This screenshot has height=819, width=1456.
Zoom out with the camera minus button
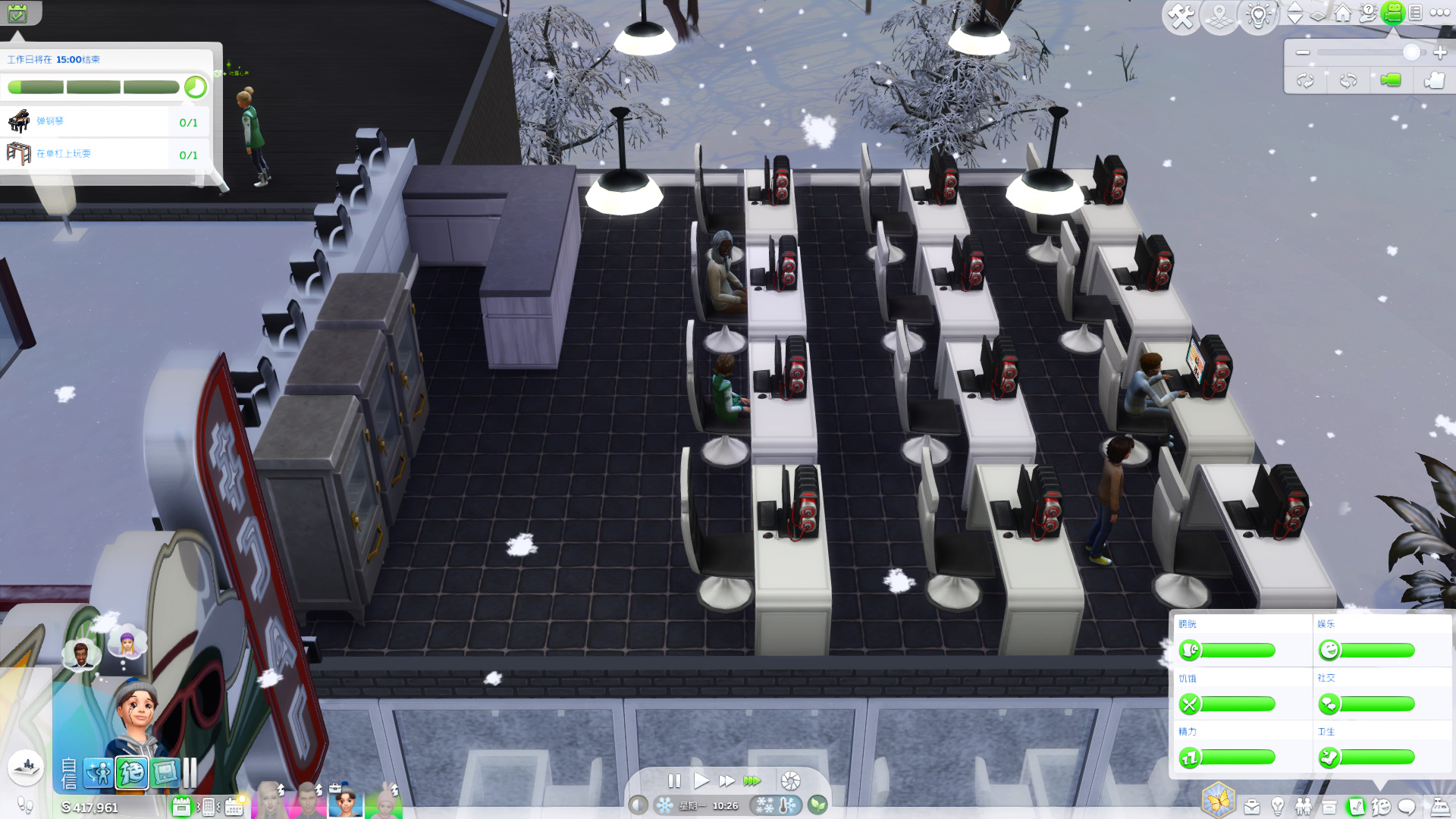point(1303,52)
